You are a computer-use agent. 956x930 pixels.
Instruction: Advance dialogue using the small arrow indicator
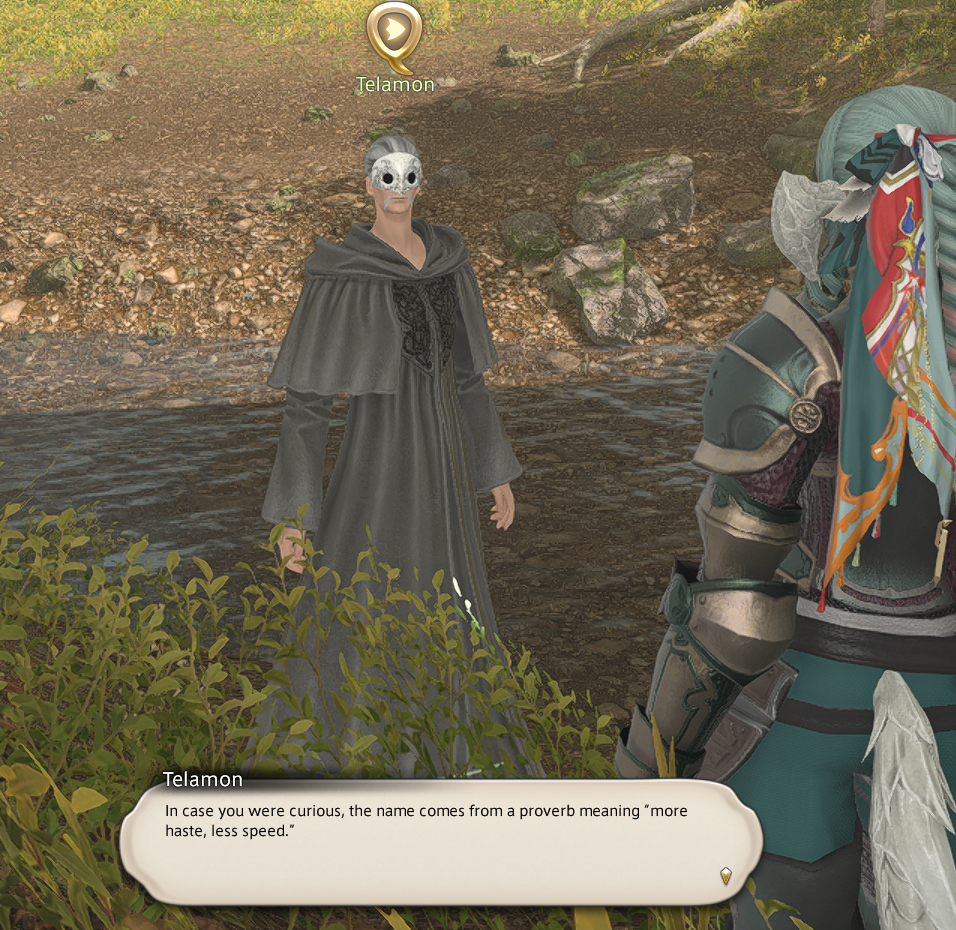point(726,876)
